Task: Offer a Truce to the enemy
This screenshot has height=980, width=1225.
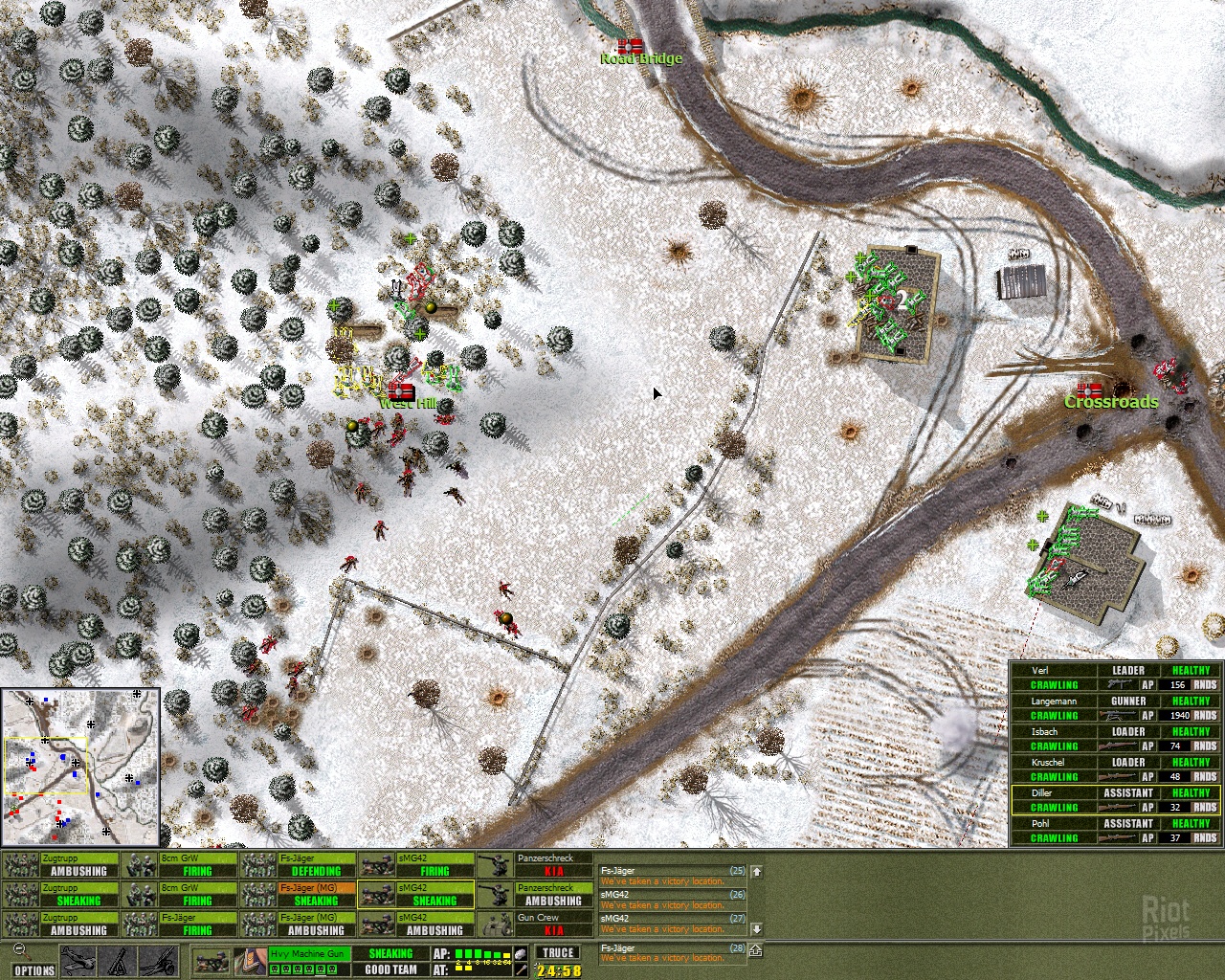Action: (557, 952)
